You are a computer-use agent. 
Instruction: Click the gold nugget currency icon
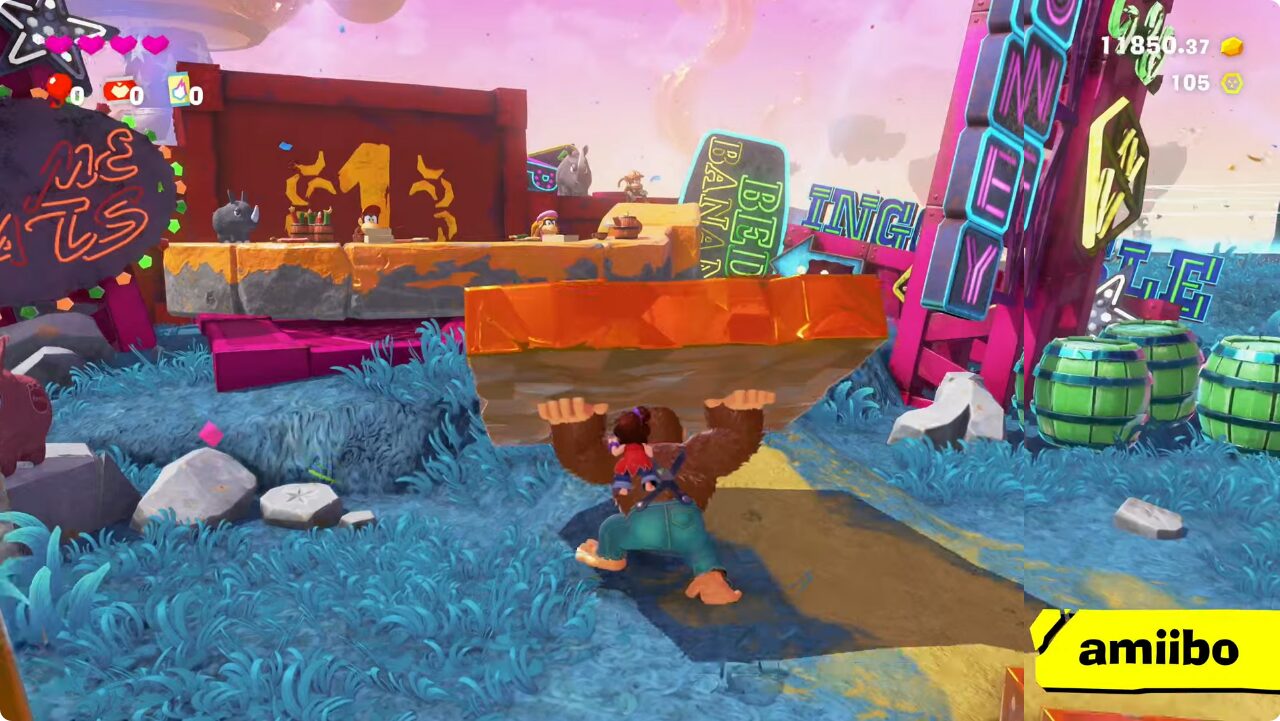pos(1232,46)
